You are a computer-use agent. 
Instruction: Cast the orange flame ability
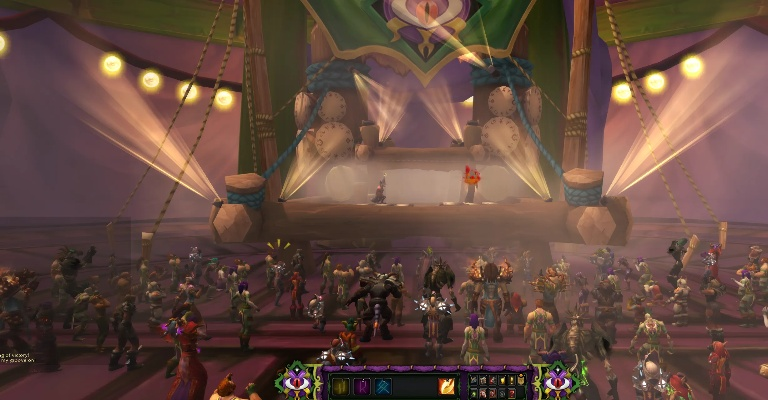point(446,387)
